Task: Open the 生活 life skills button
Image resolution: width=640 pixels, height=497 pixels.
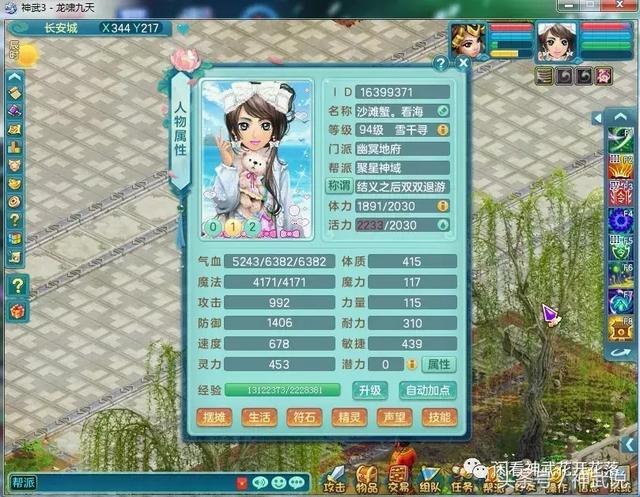Action: [260, 417]
